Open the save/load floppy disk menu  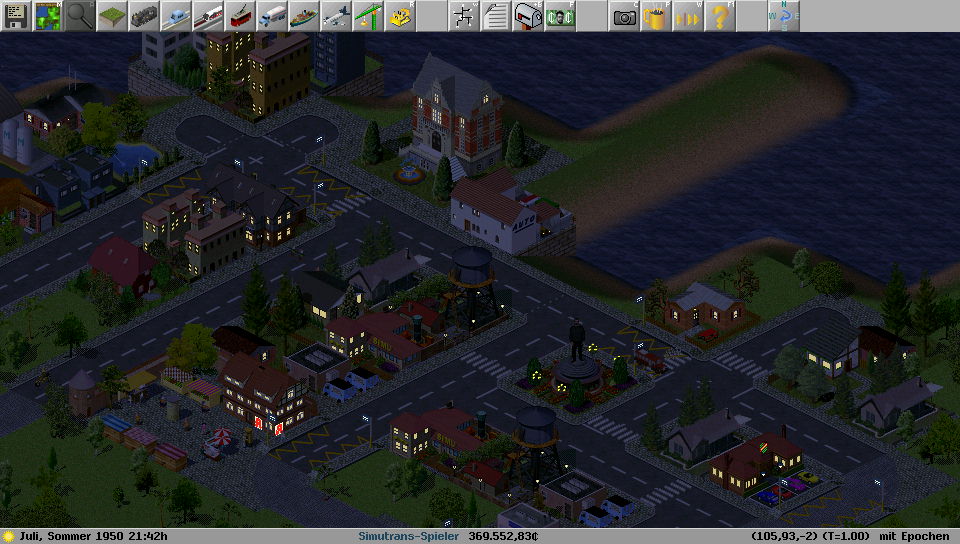16,16
